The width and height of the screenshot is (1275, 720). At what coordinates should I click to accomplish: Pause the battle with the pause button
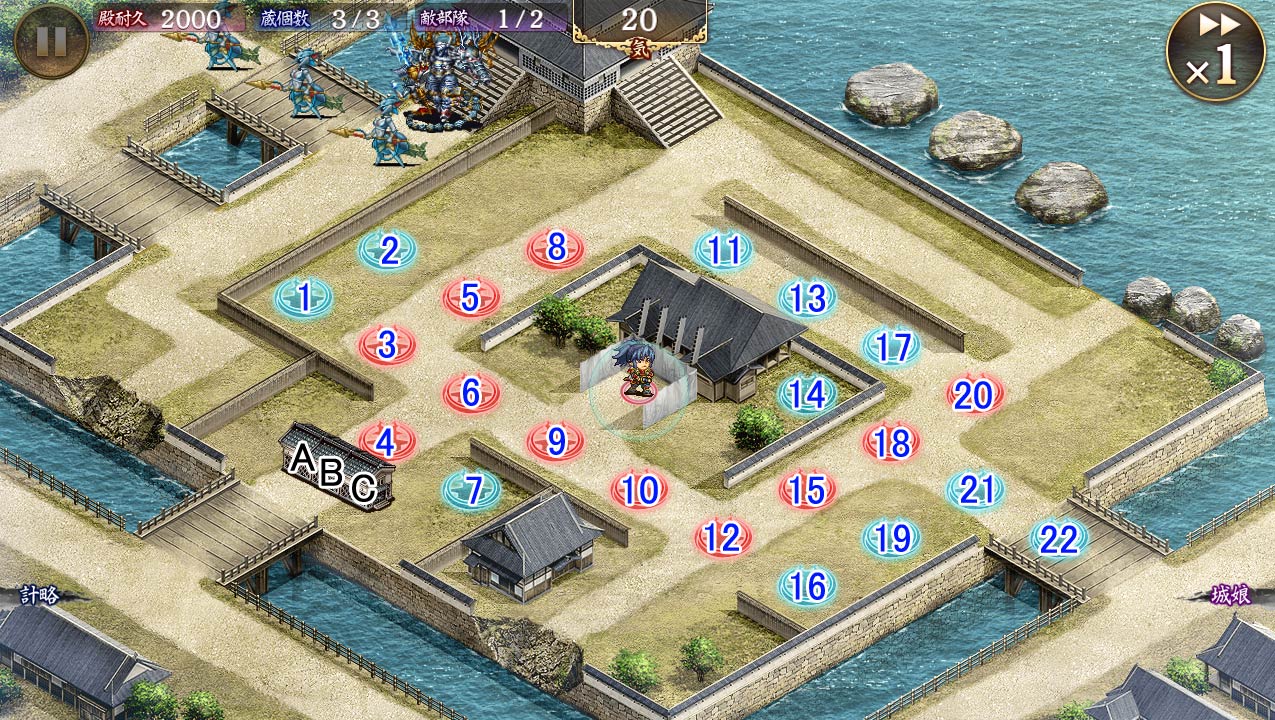[51, 41]
